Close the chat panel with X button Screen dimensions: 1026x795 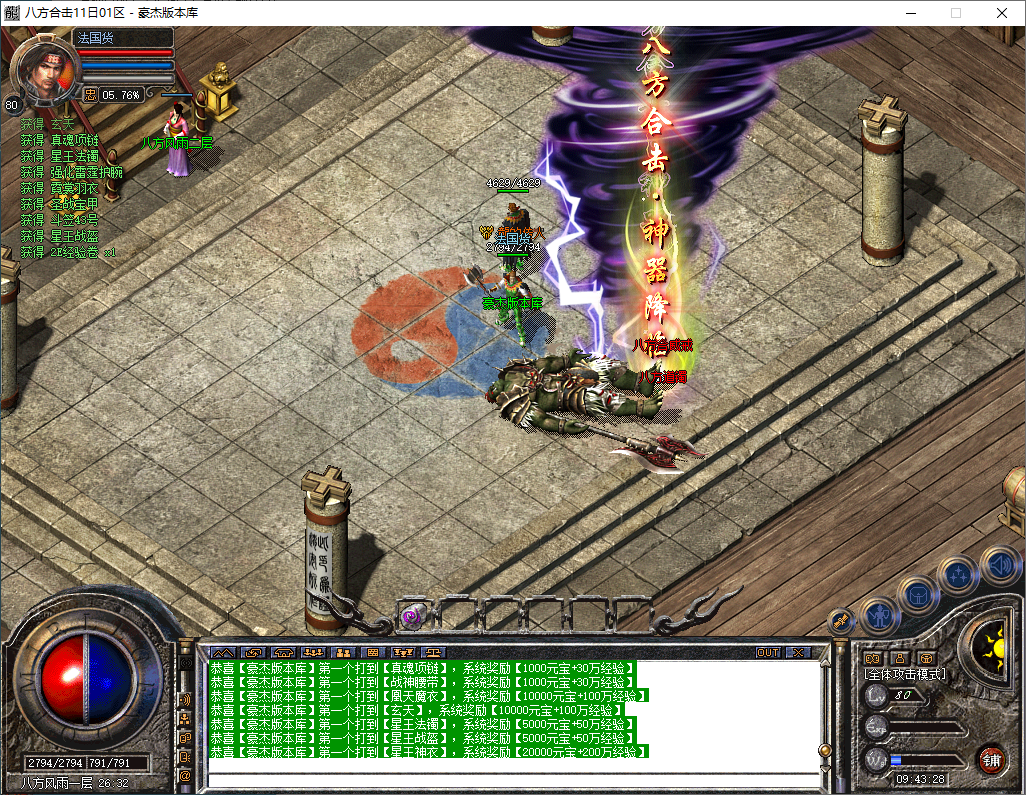(x=797, y=652)
